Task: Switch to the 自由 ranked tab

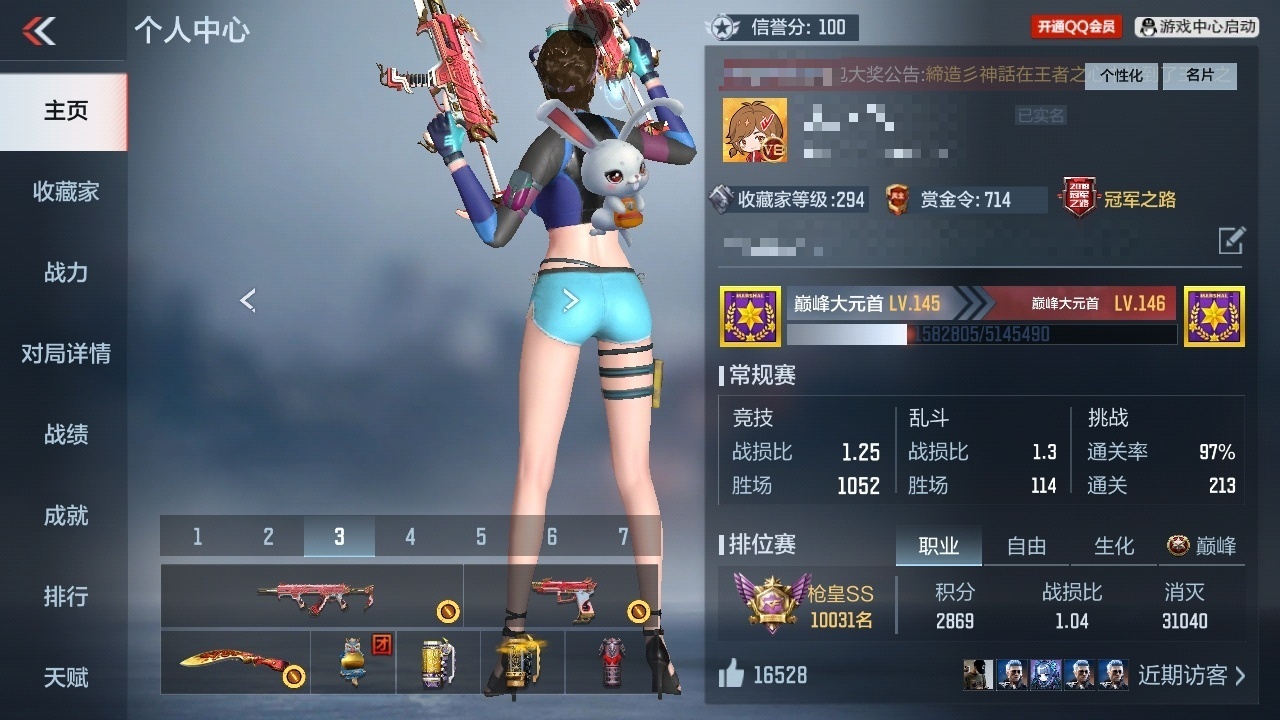Action: click(x=1026, y=546)
